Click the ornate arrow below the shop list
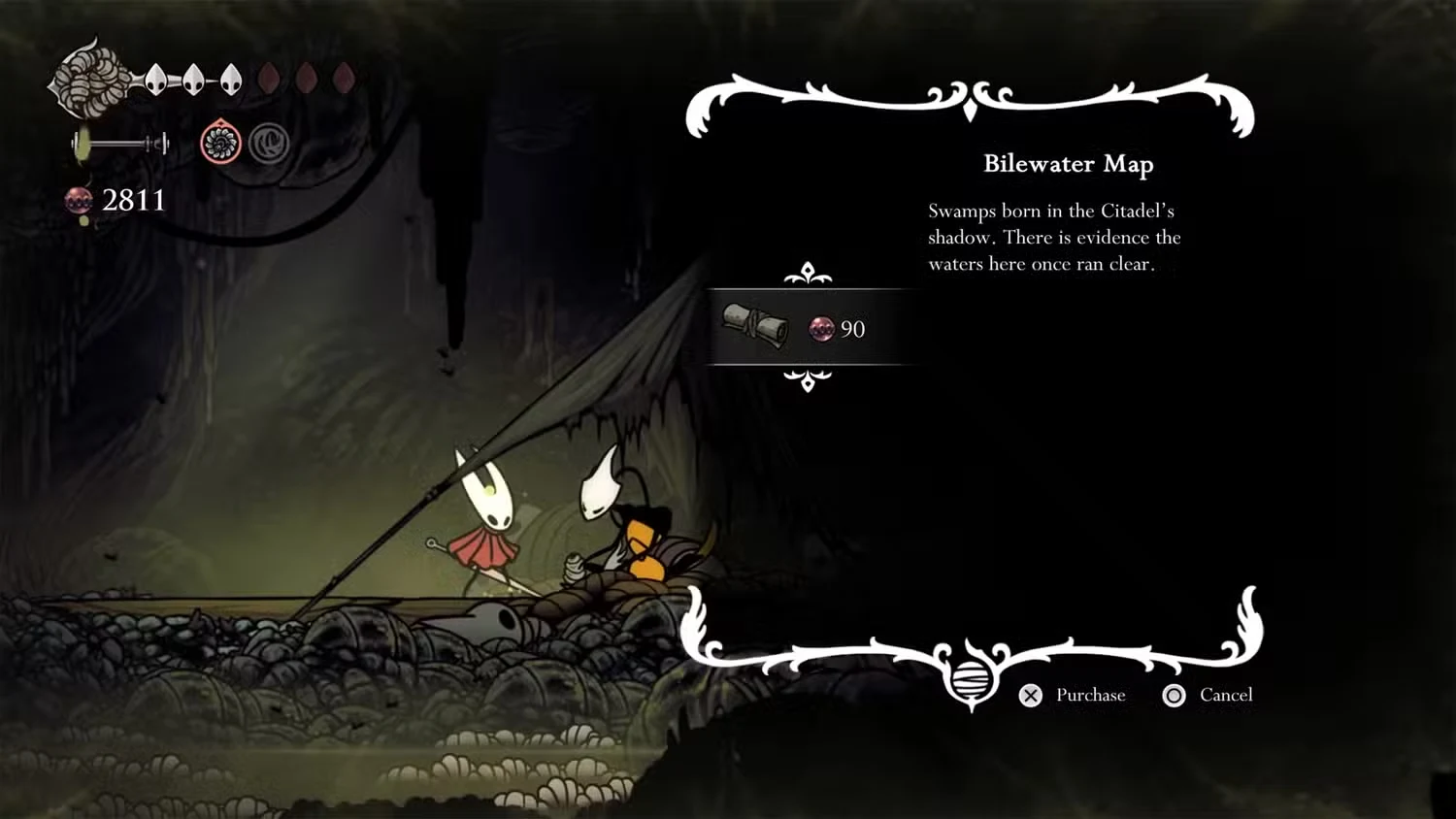 click(x=808, y=379)
